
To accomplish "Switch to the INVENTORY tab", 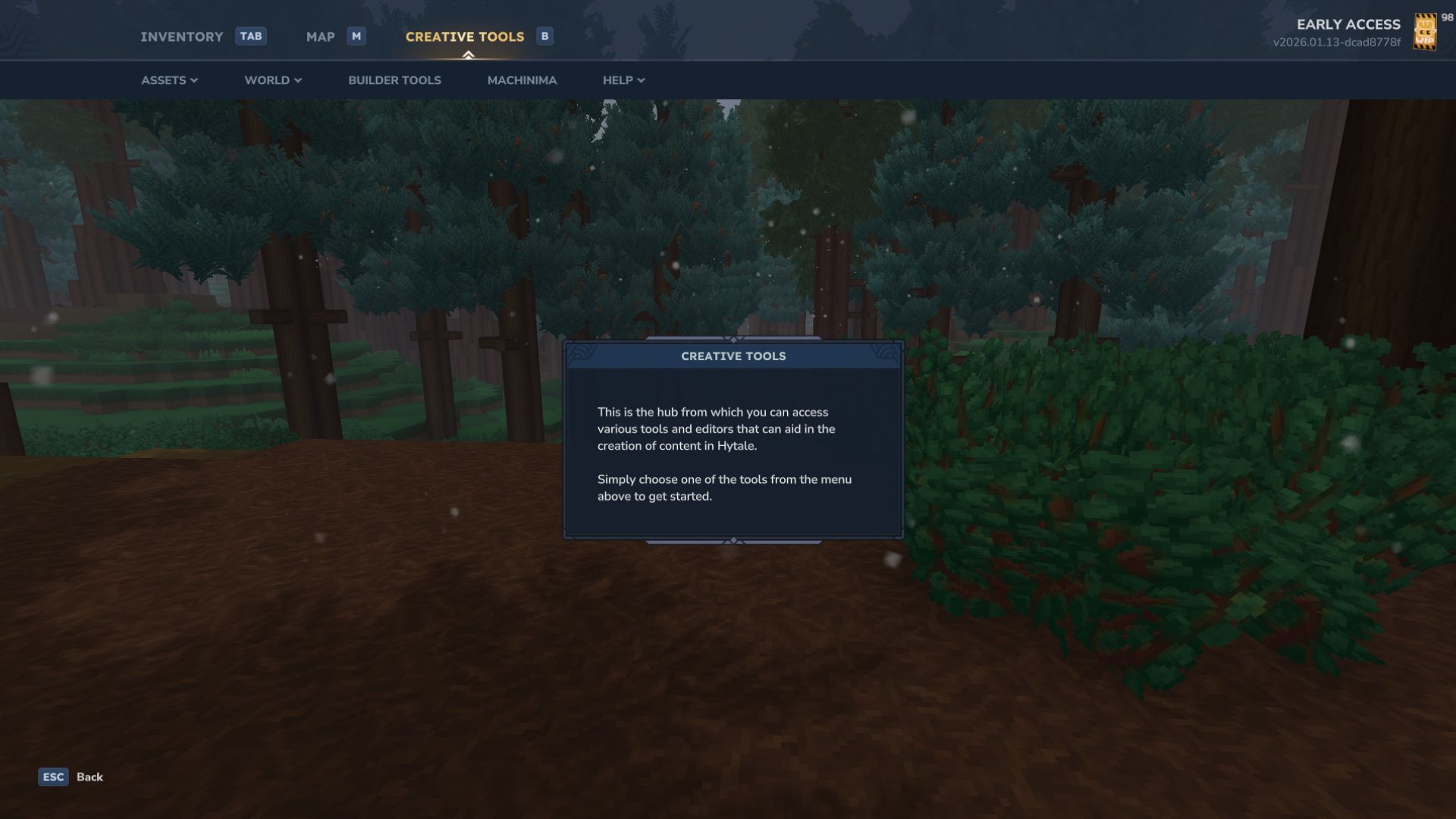I will [x=181, y=36].
